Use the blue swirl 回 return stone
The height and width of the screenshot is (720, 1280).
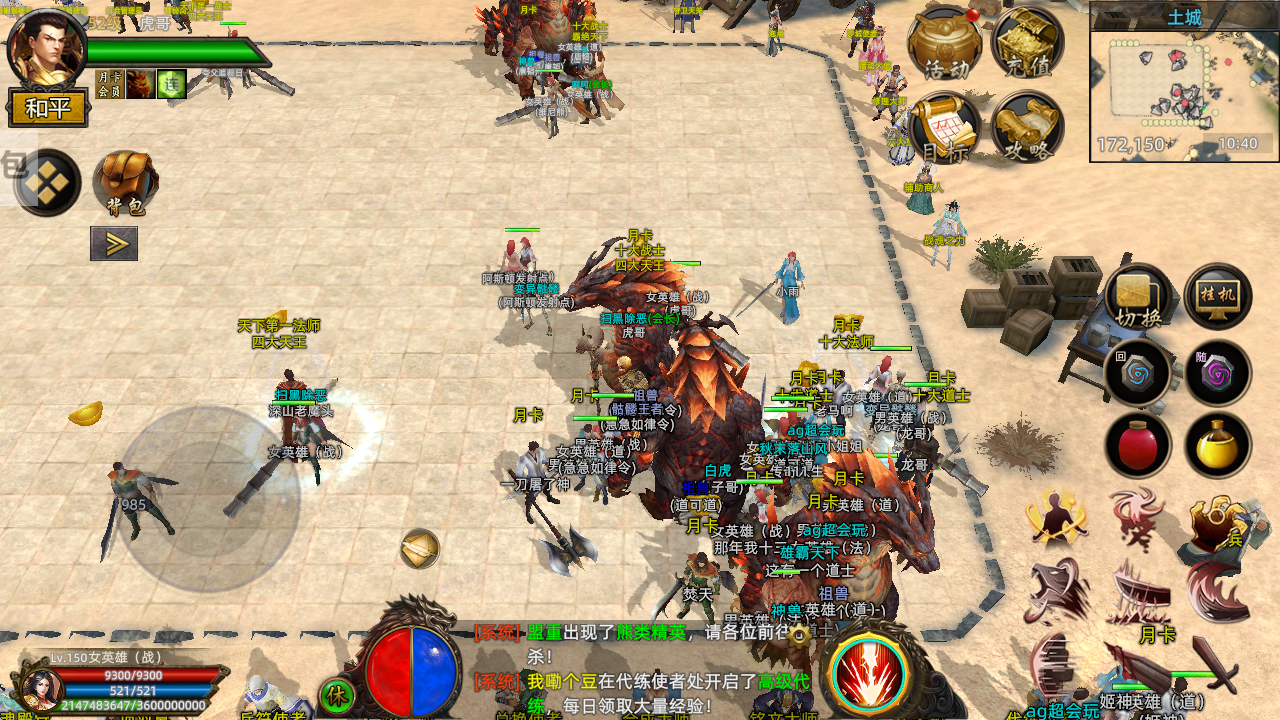(1138, 373)
